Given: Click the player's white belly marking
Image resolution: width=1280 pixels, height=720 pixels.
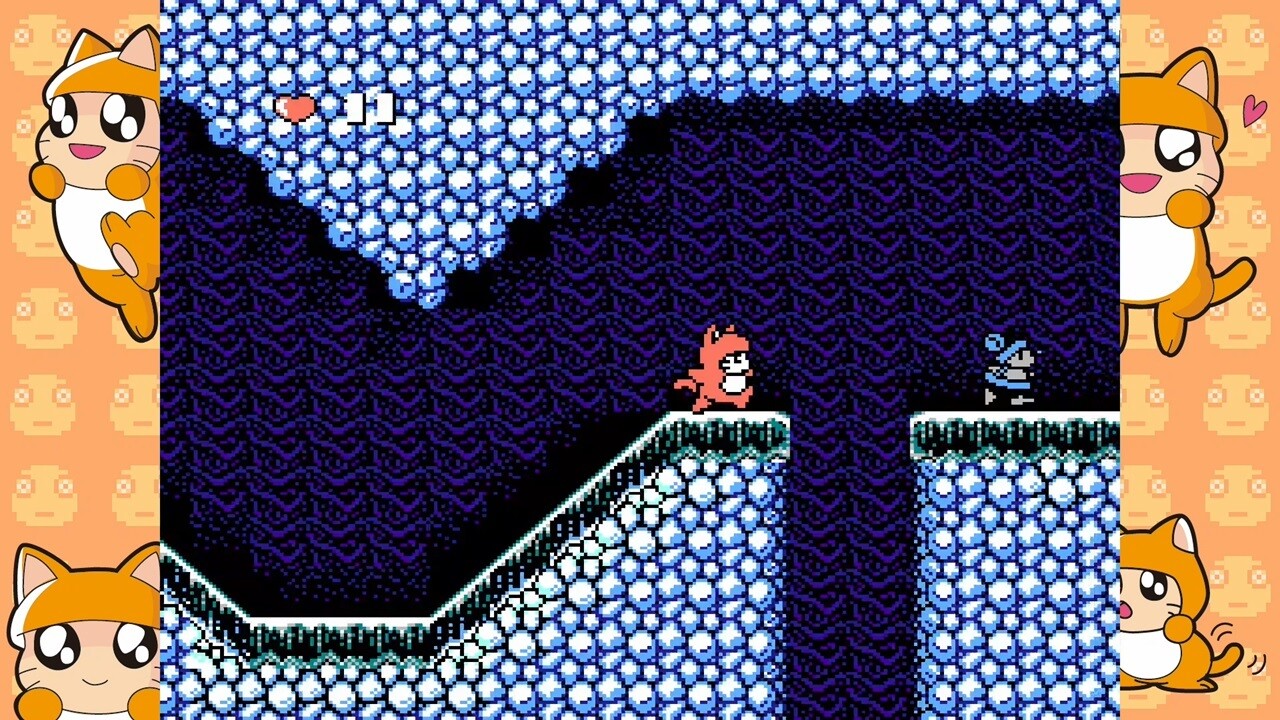Looking at the screenshot, I should [733, 385].
